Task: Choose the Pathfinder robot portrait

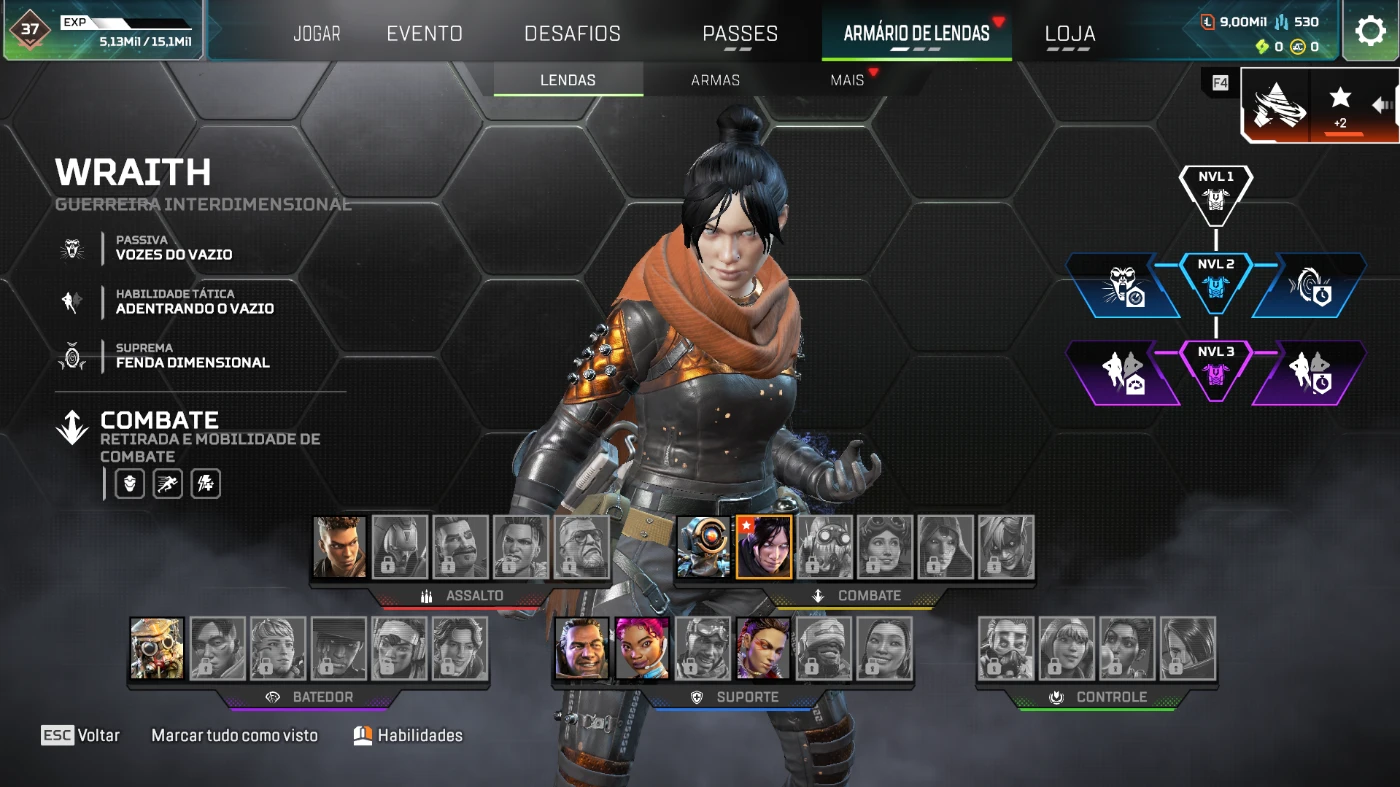Action: click(x=704, y=547)
